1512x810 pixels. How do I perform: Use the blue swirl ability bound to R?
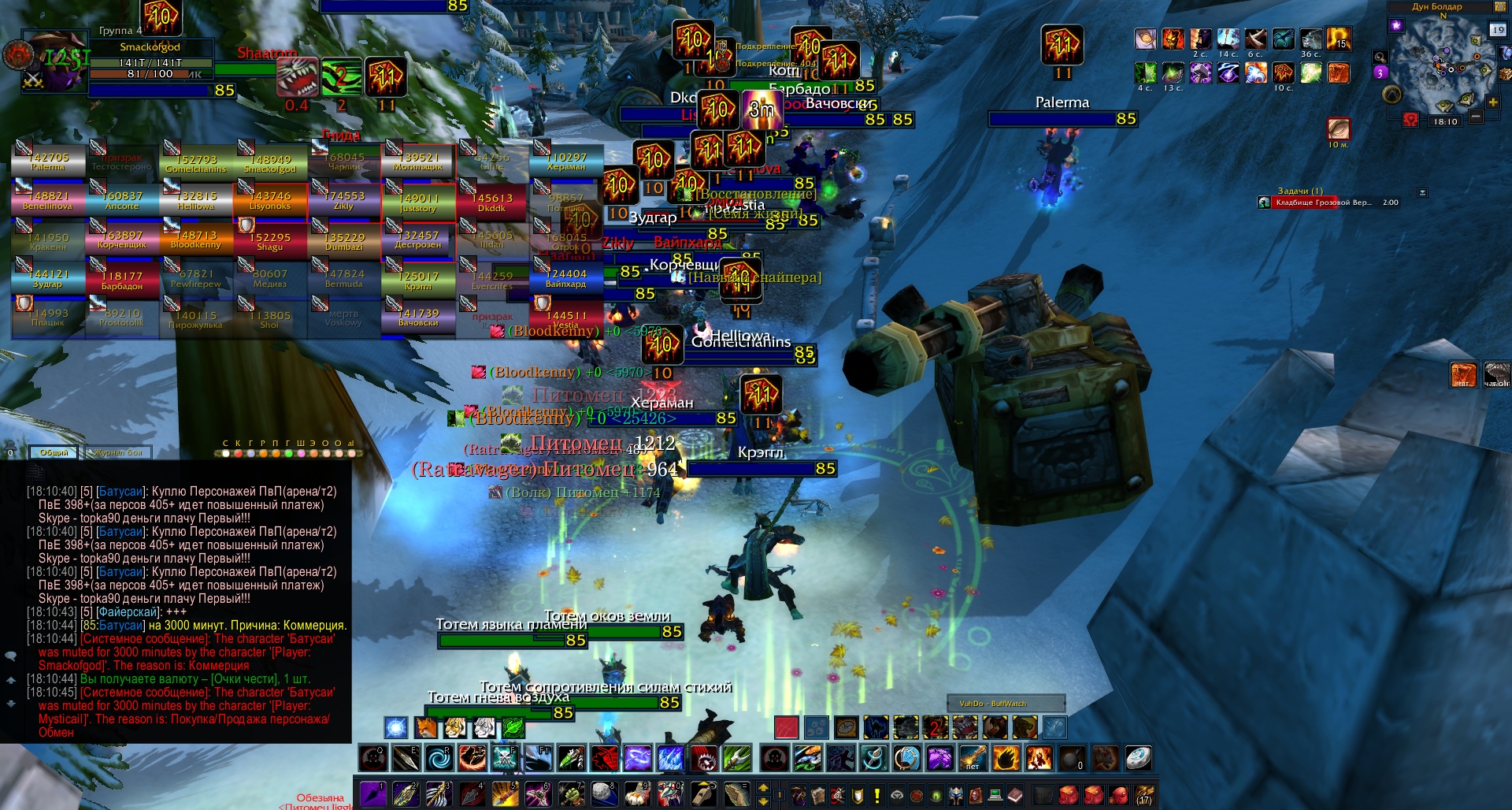[x=439, y=758]
